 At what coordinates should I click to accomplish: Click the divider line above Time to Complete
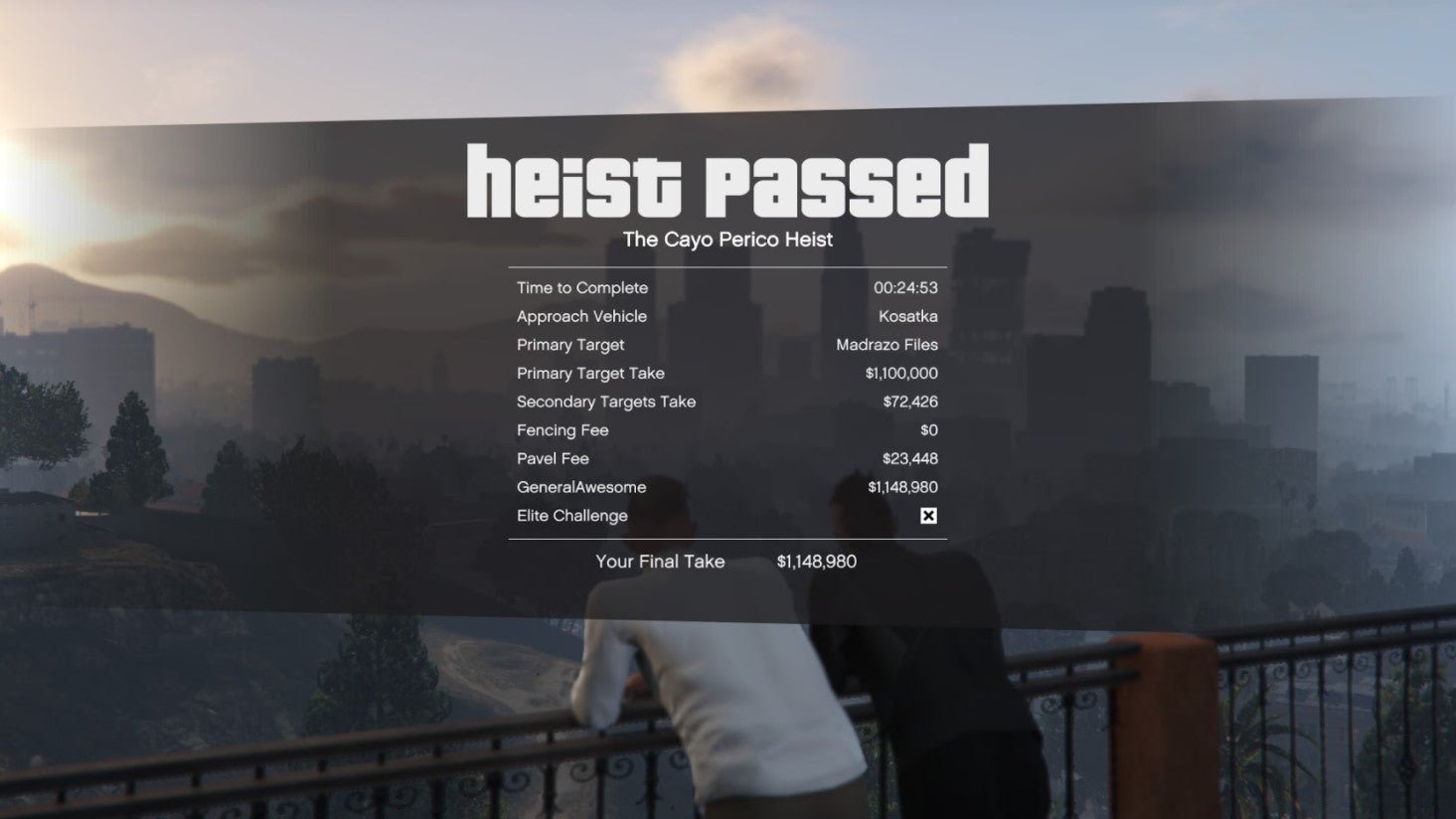pyautogui.click(x=728, y=266)
